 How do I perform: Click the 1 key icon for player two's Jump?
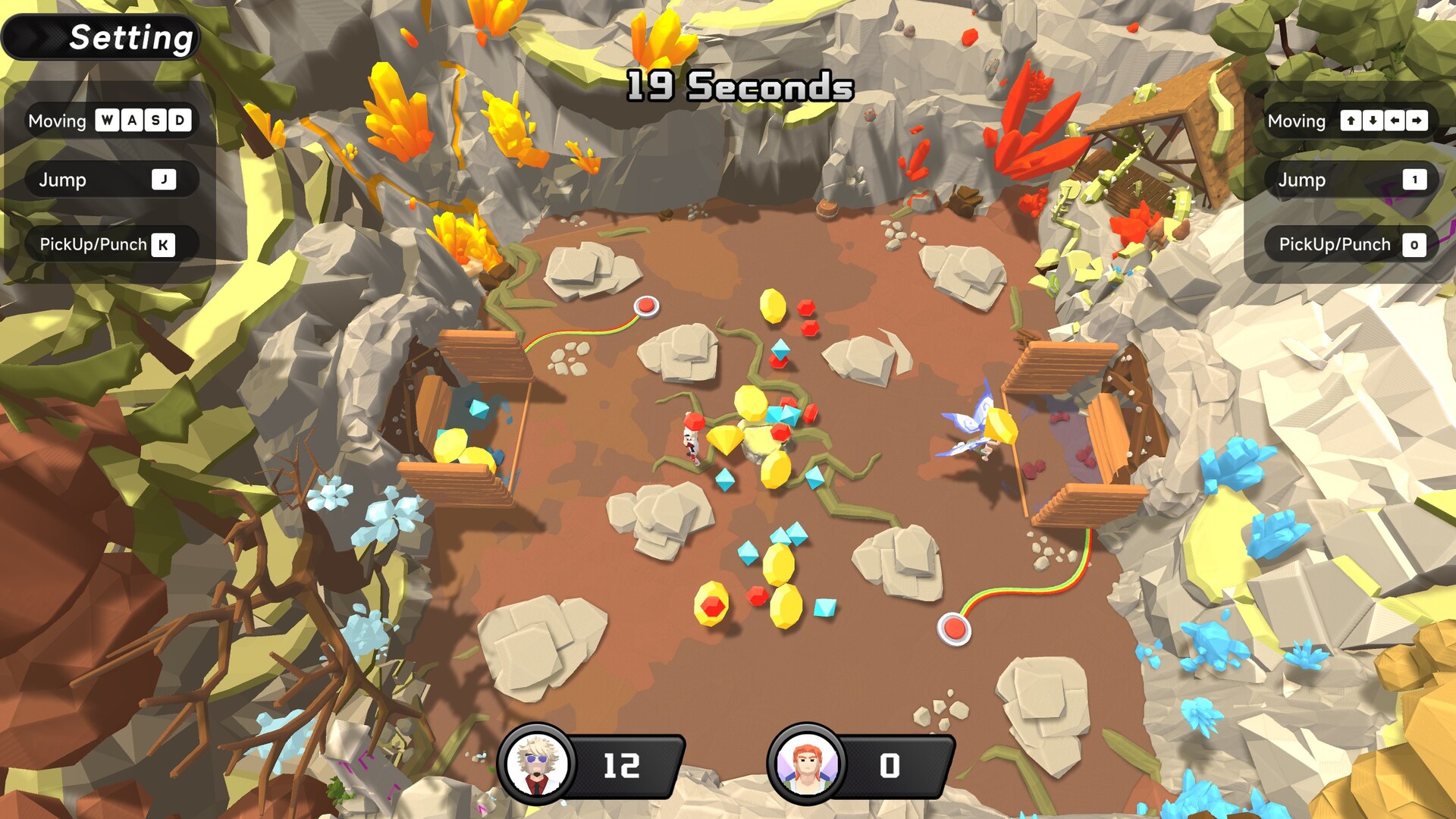[x=1415, y=180]
